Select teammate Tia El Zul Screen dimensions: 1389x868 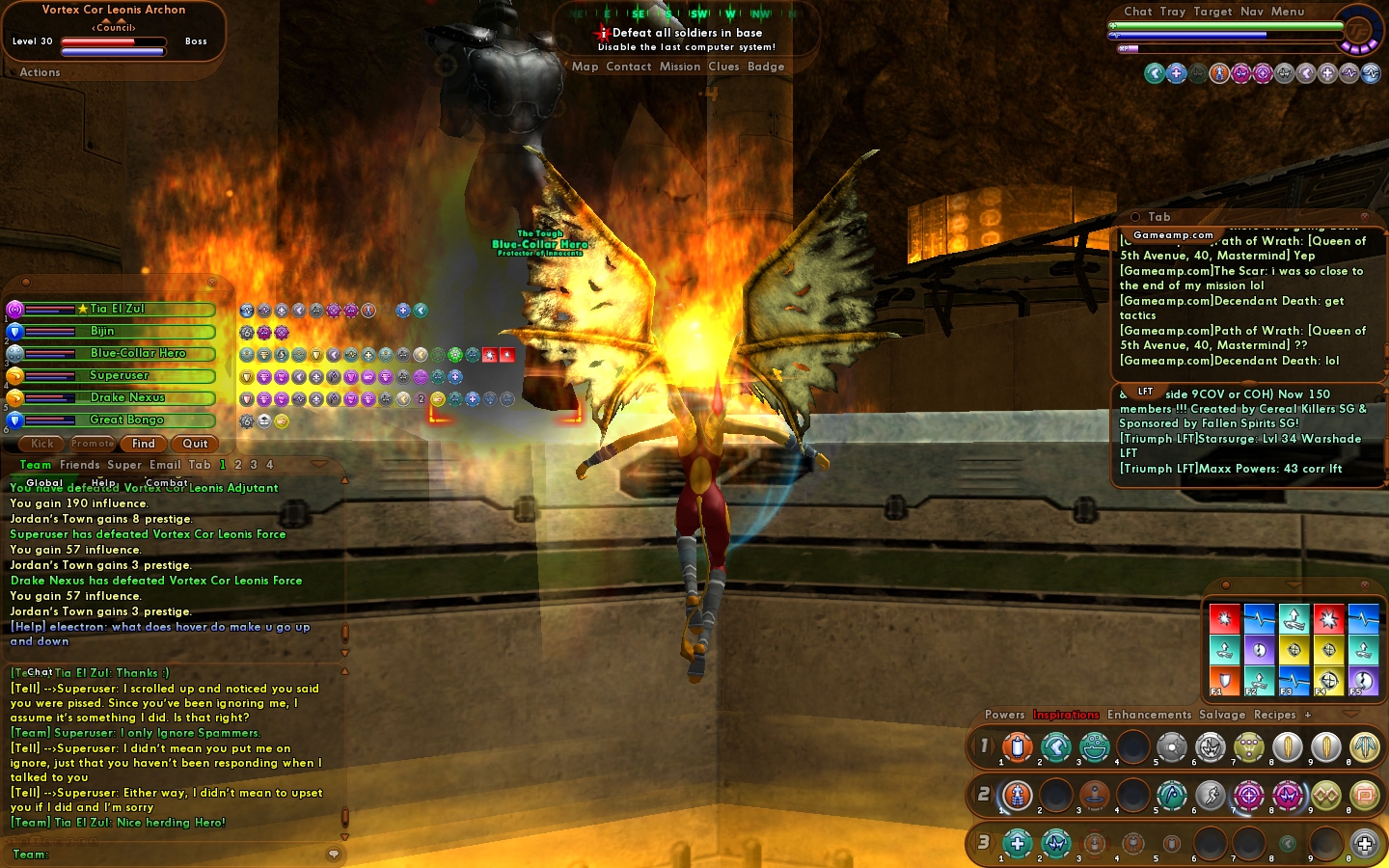click(118, 309)
